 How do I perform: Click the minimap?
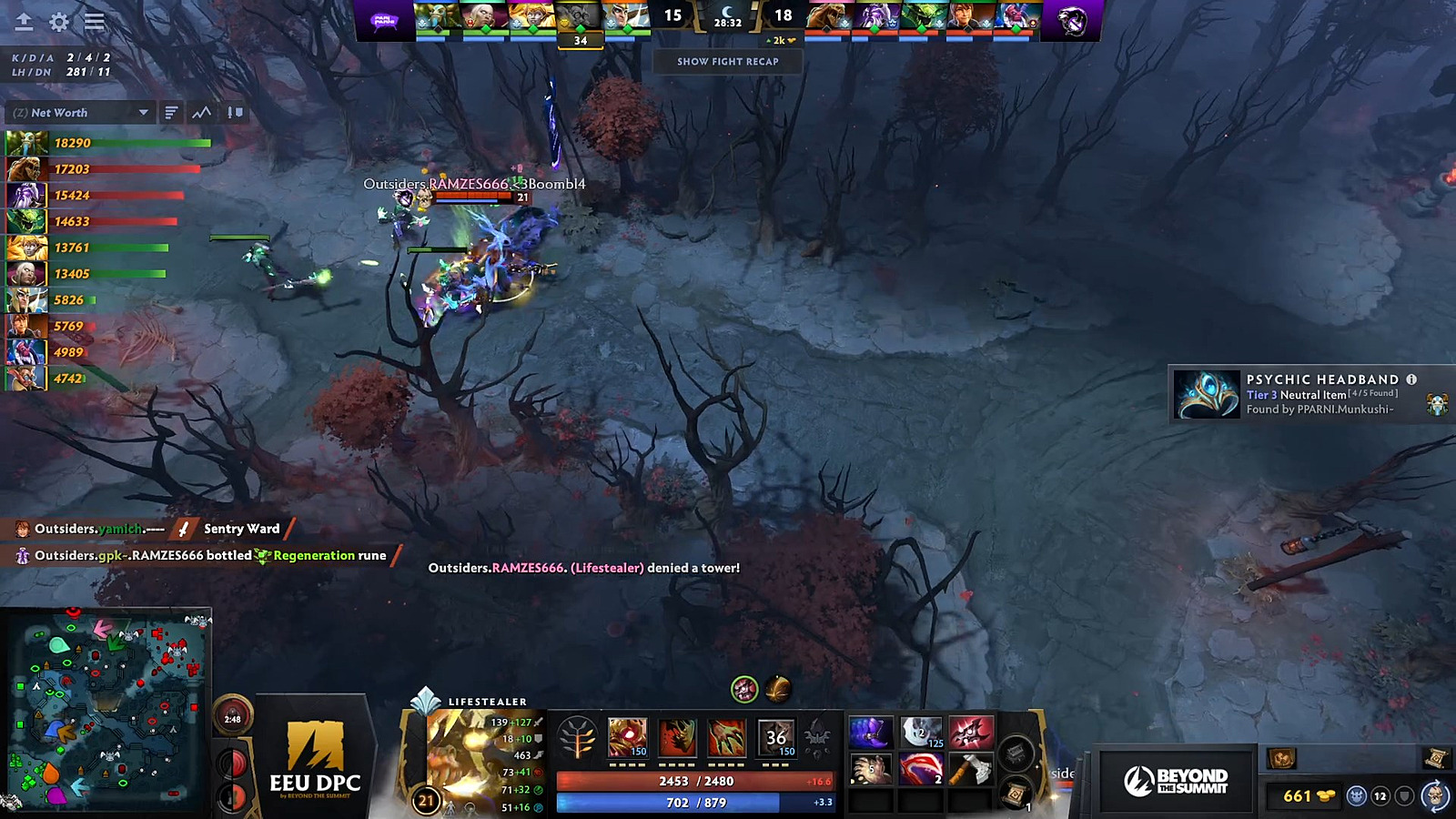109,710
